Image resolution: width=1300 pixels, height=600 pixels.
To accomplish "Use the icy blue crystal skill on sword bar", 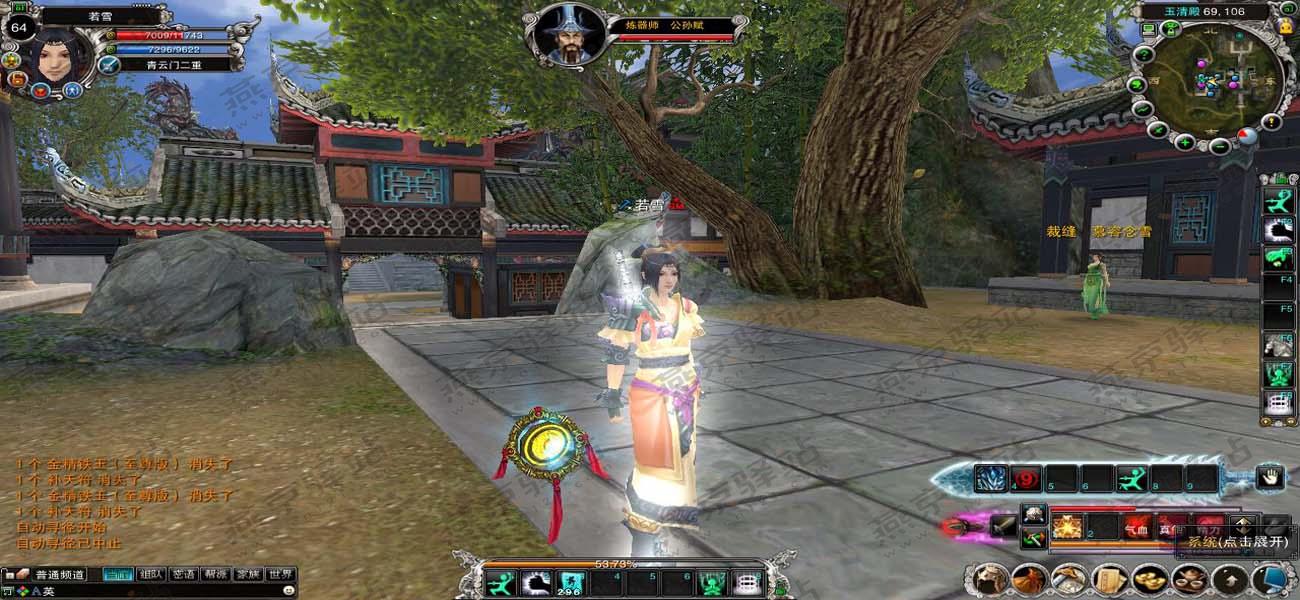I will [991, 478].
